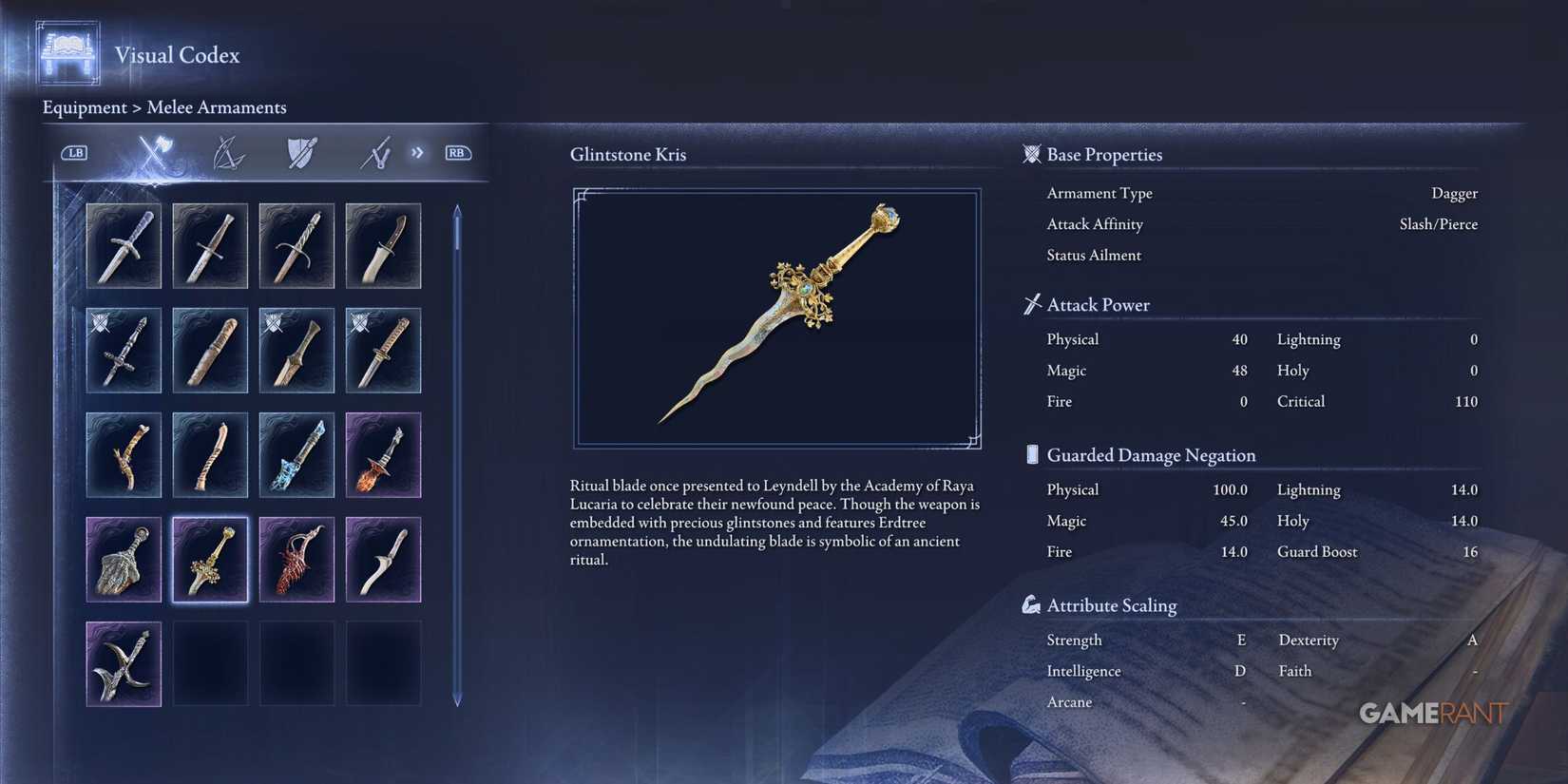Select the red Reduvia dagger thumbnail
1568x784 pixels.
click(x=296, y=559)
